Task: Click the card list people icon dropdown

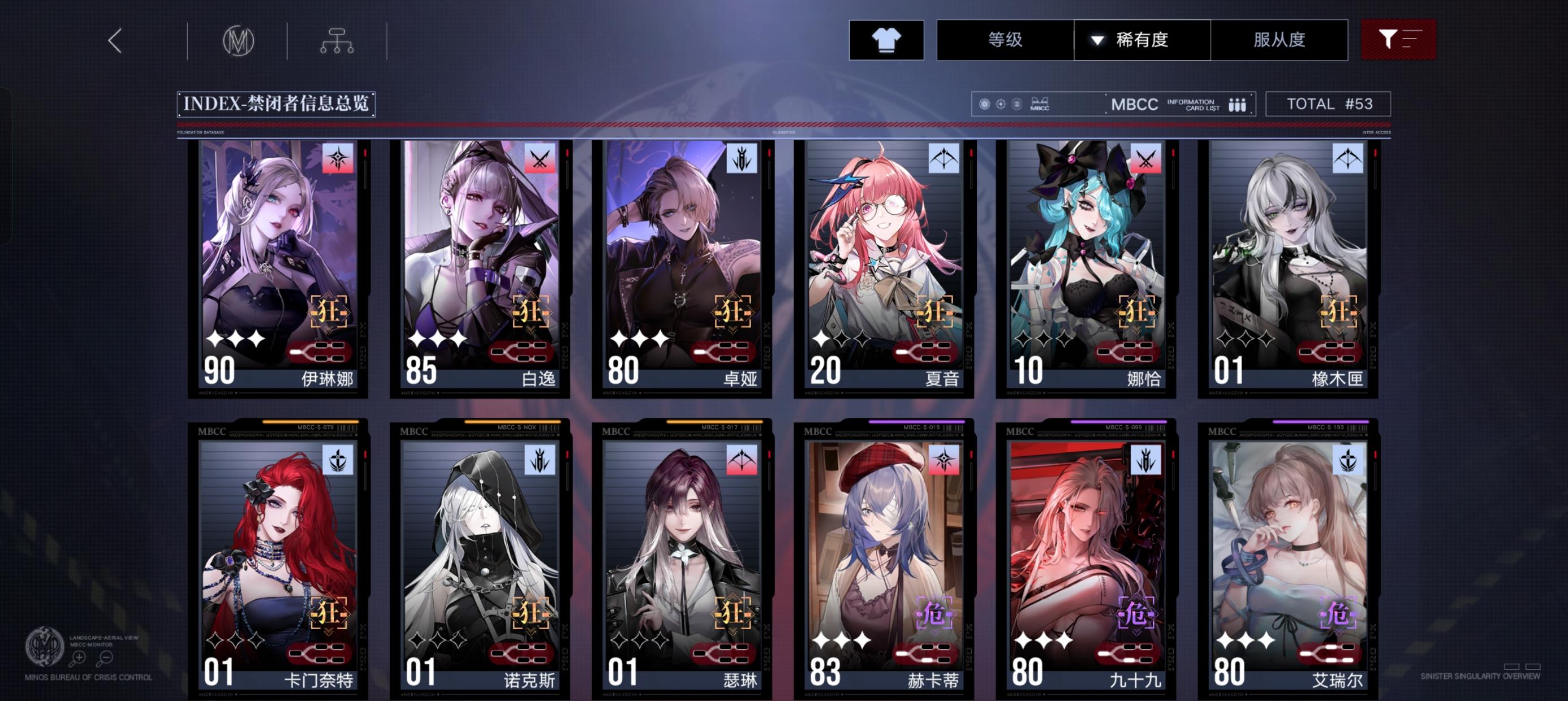Action: [1239, 104]
